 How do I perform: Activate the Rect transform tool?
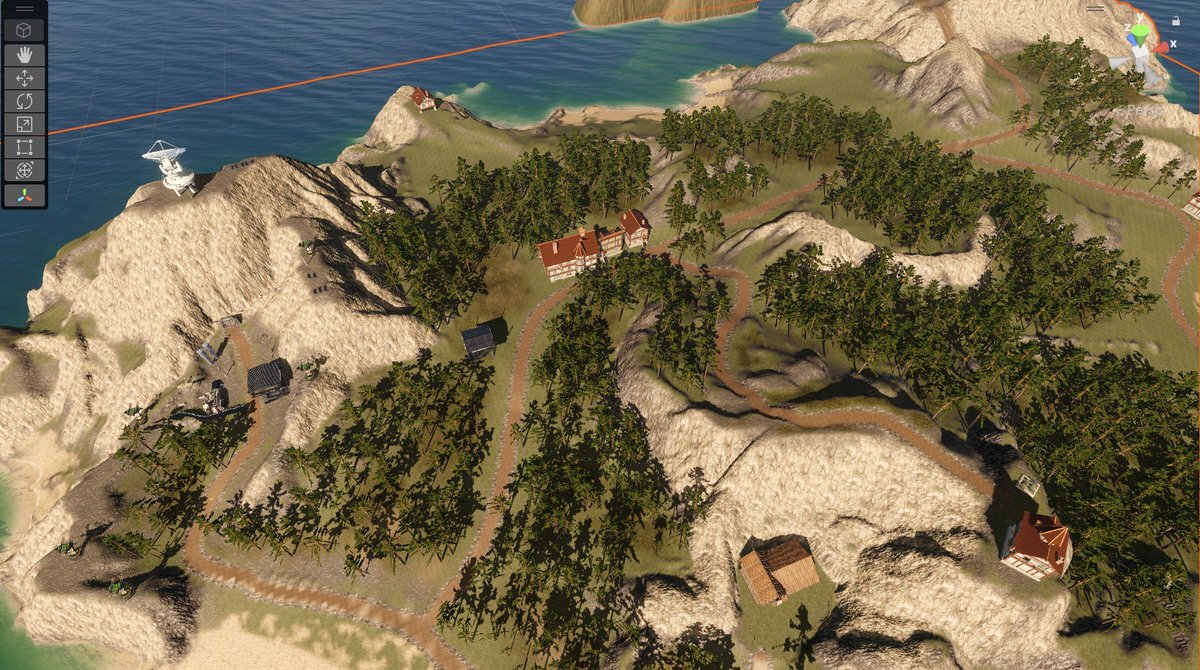pyautogui.click(x=24, y=147)
